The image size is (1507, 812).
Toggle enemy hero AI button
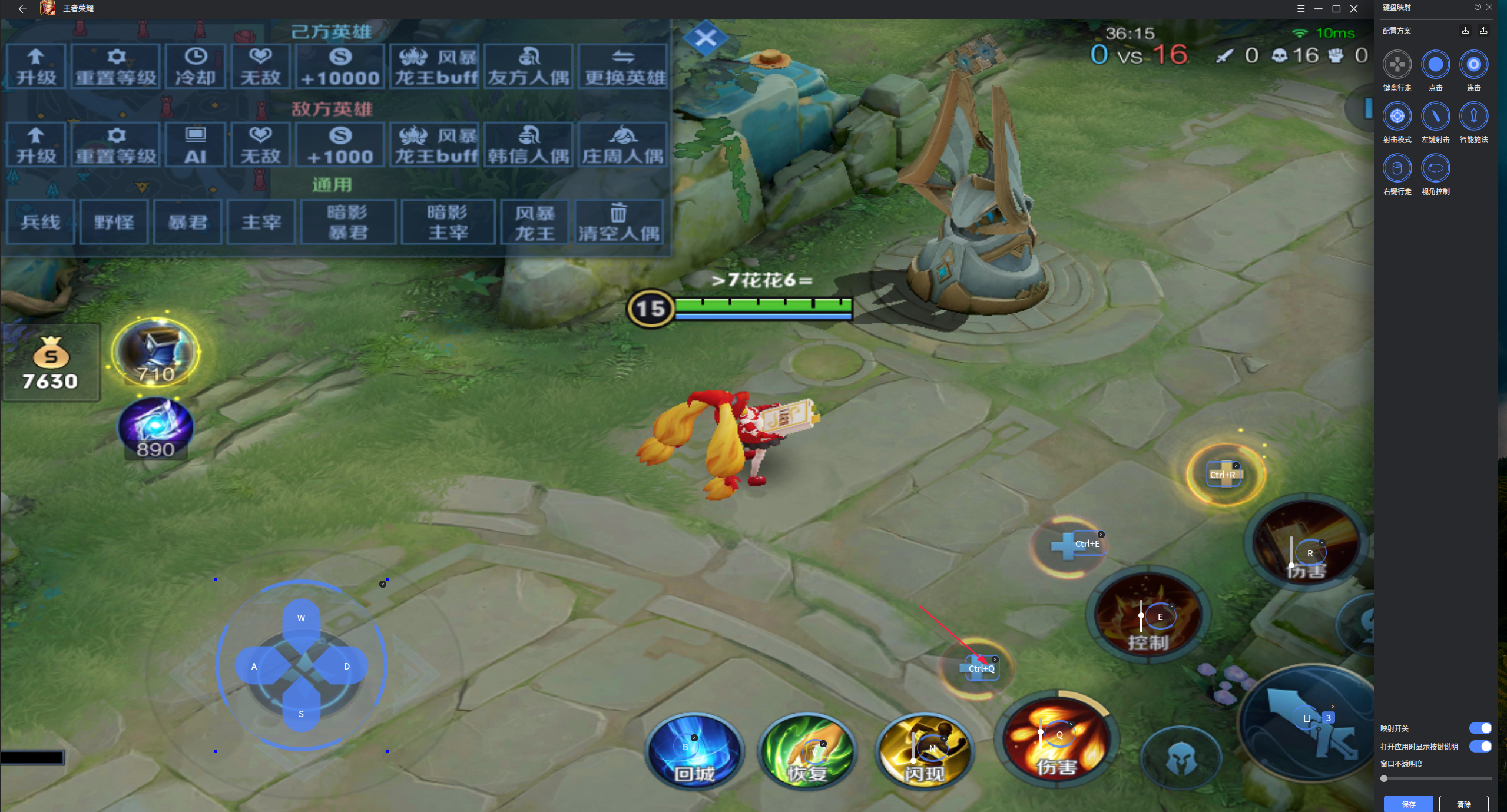click(196, 145)
